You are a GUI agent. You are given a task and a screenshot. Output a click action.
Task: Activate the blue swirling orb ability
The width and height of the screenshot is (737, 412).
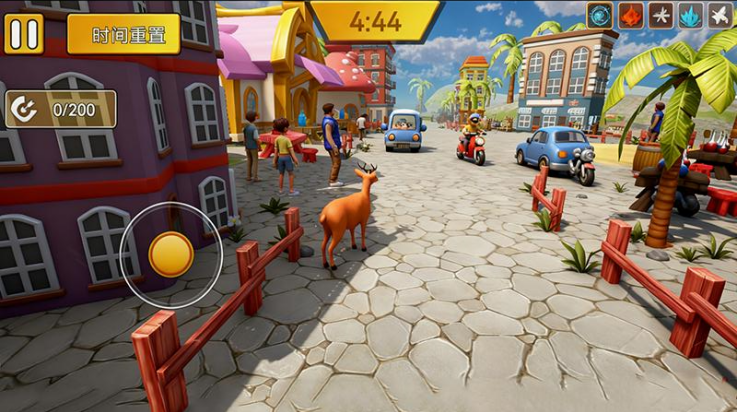pyautogui.click(x=600, y=15)
